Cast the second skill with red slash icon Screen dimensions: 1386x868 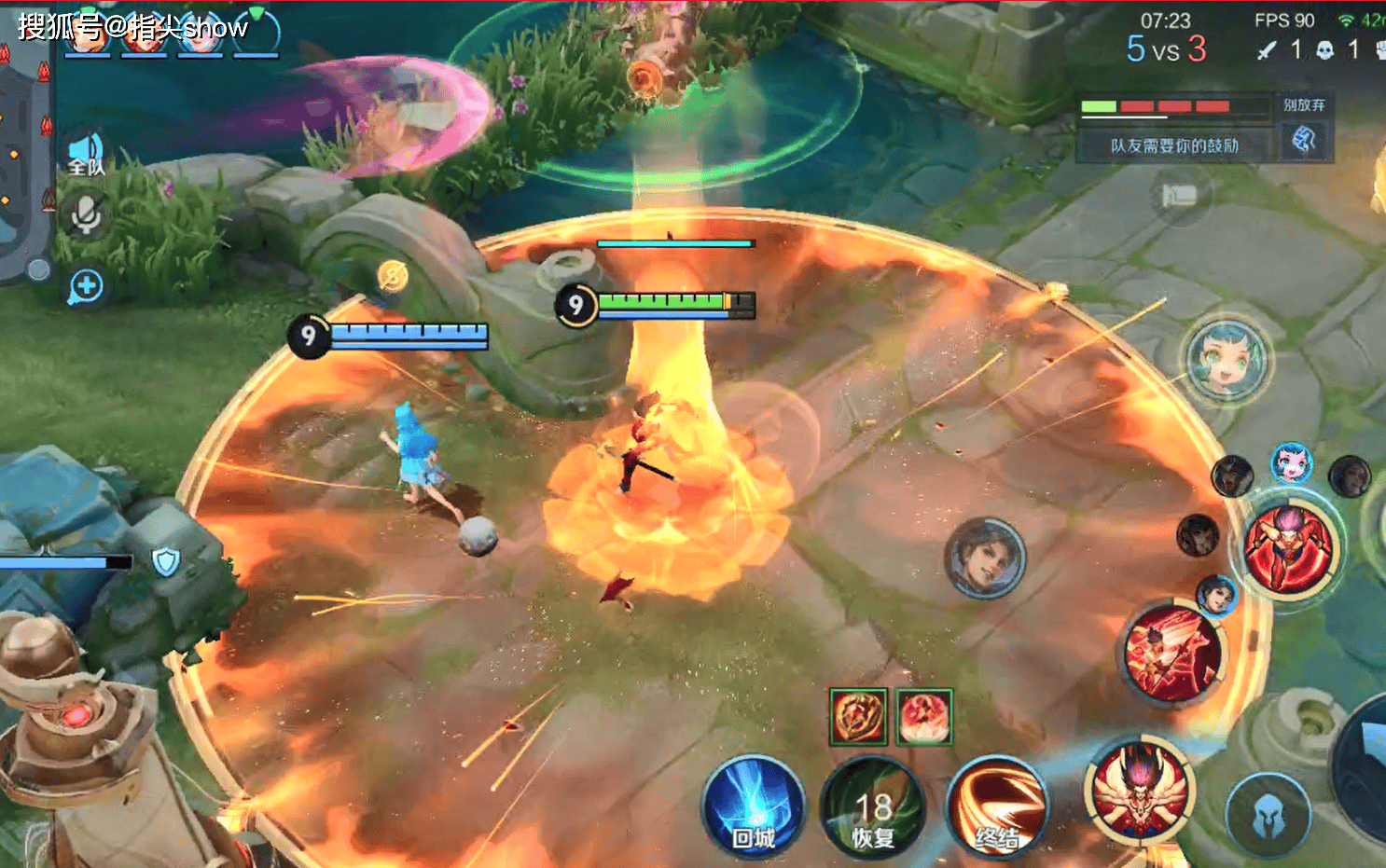1173,653
